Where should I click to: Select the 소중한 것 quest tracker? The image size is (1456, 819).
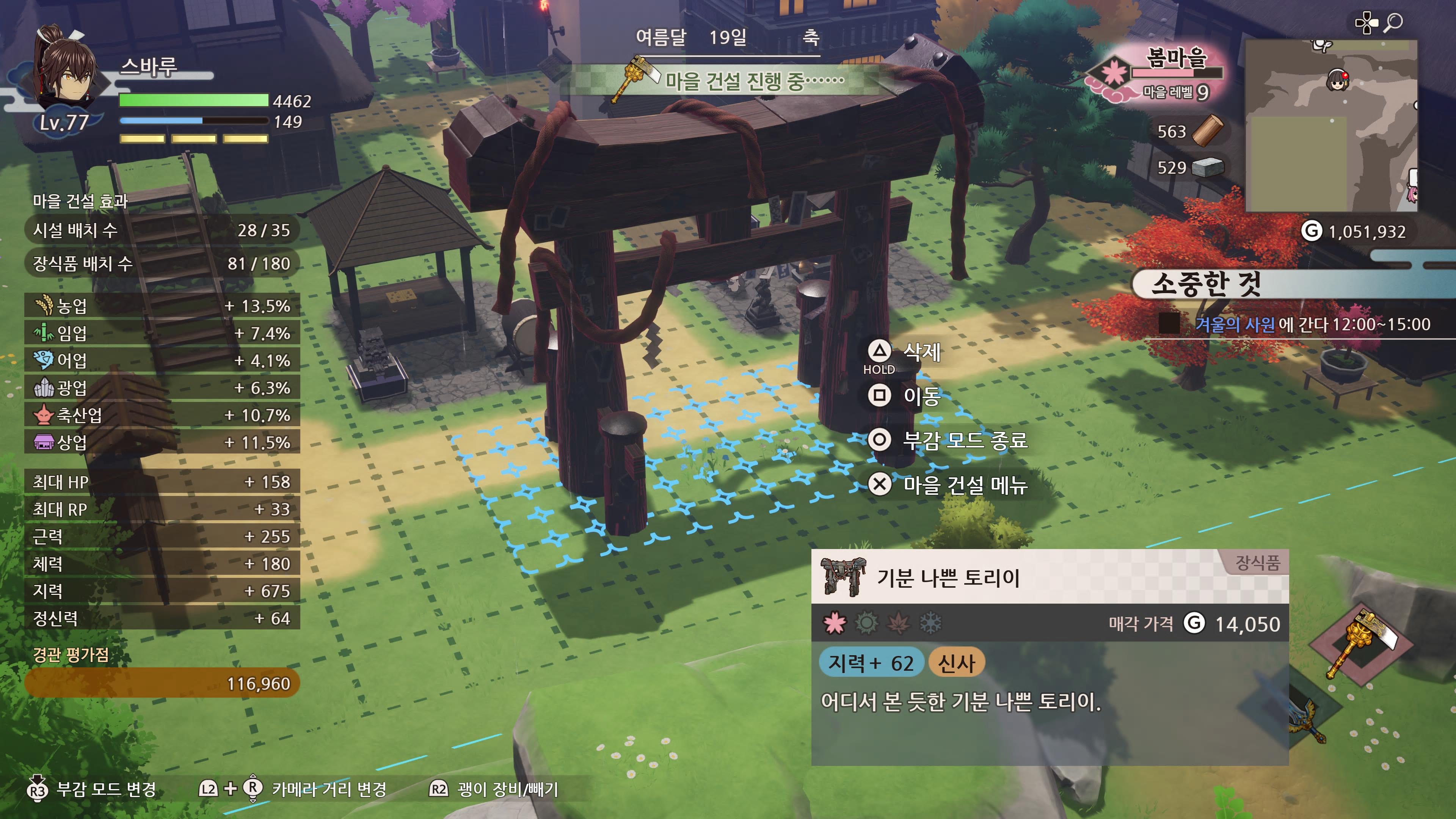1206,284
